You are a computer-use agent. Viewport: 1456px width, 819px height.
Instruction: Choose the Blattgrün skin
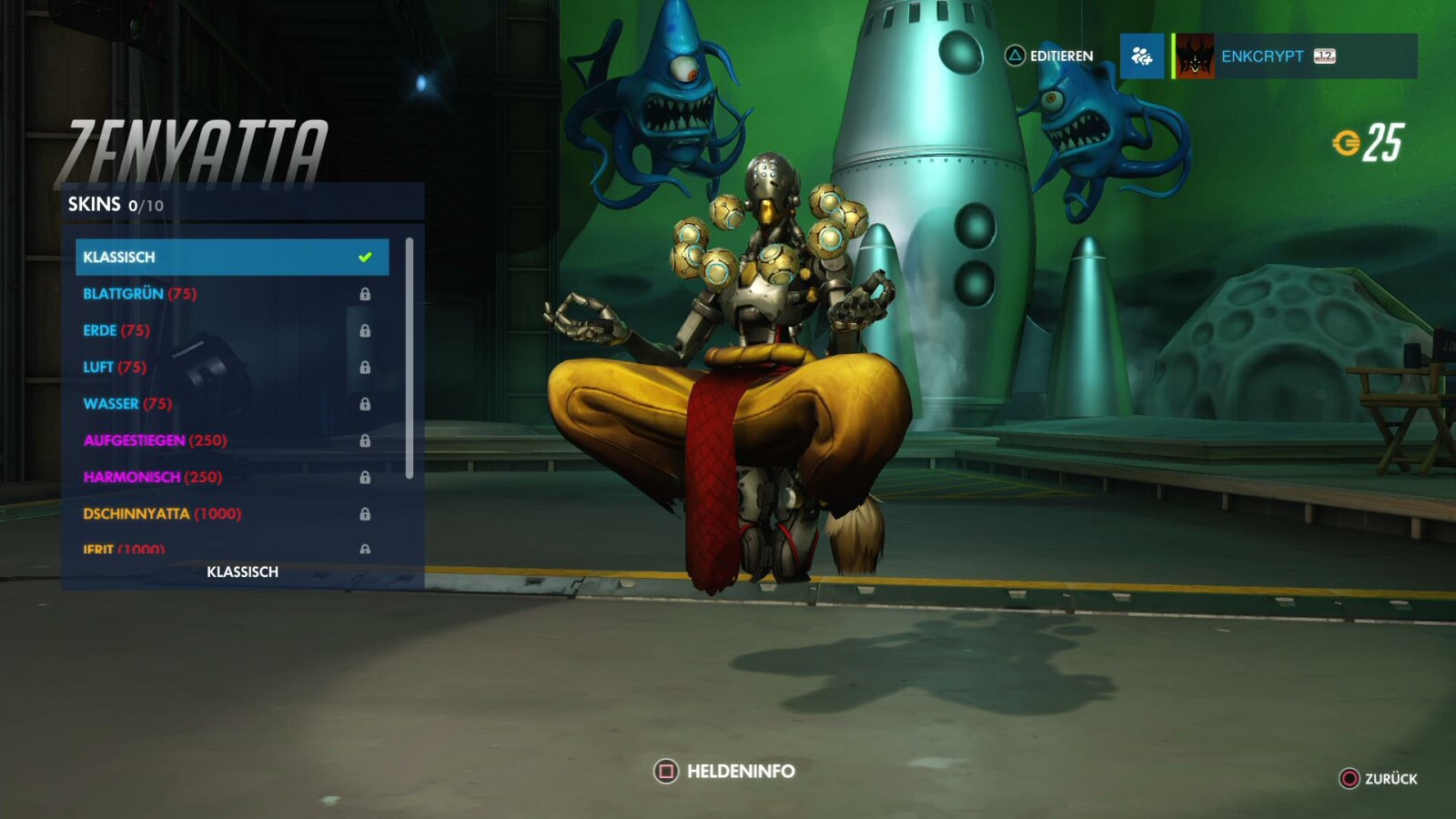pyautogui.click(x=231, y=294)
